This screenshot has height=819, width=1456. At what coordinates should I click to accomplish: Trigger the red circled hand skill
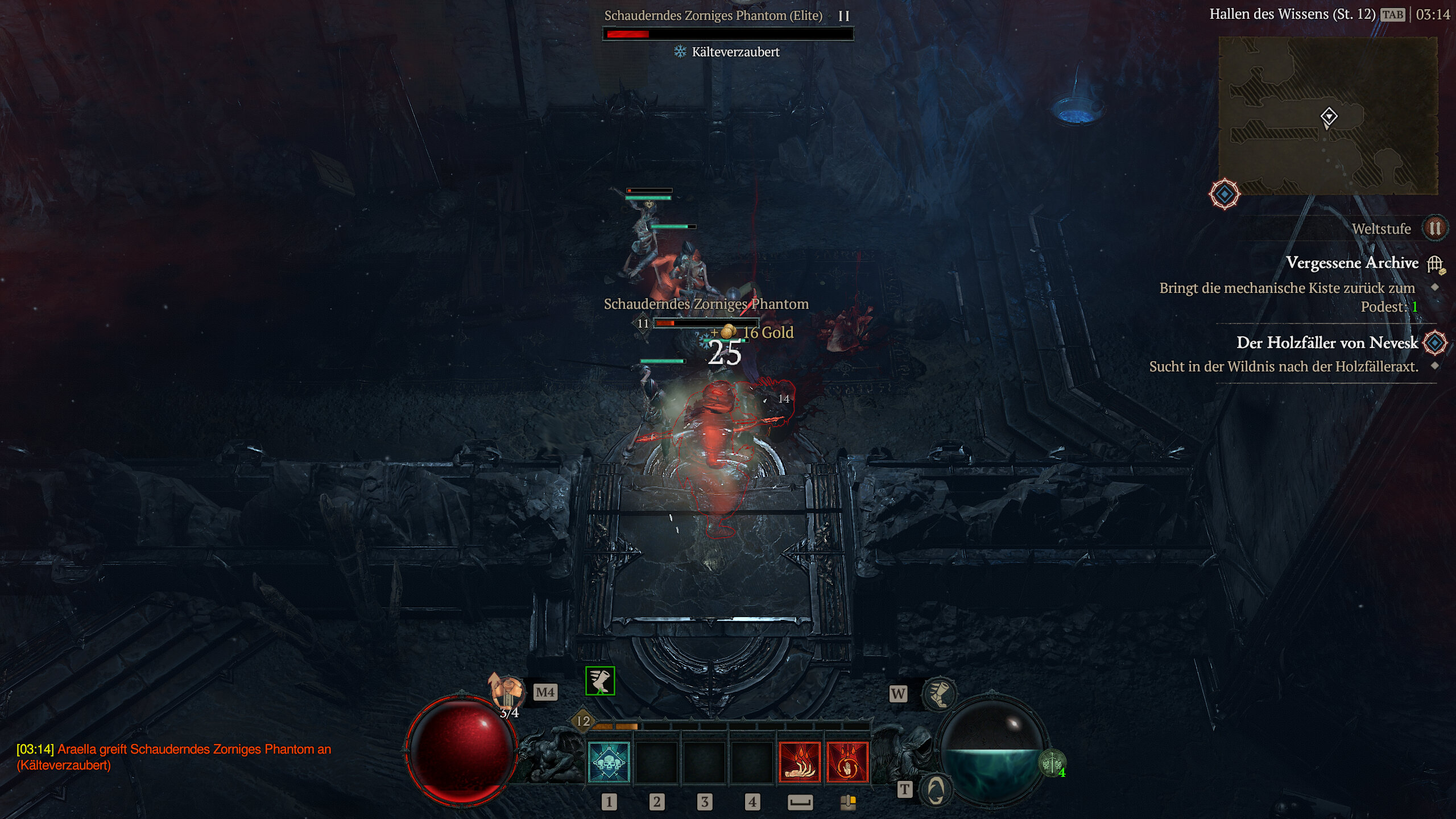[847, 762]
